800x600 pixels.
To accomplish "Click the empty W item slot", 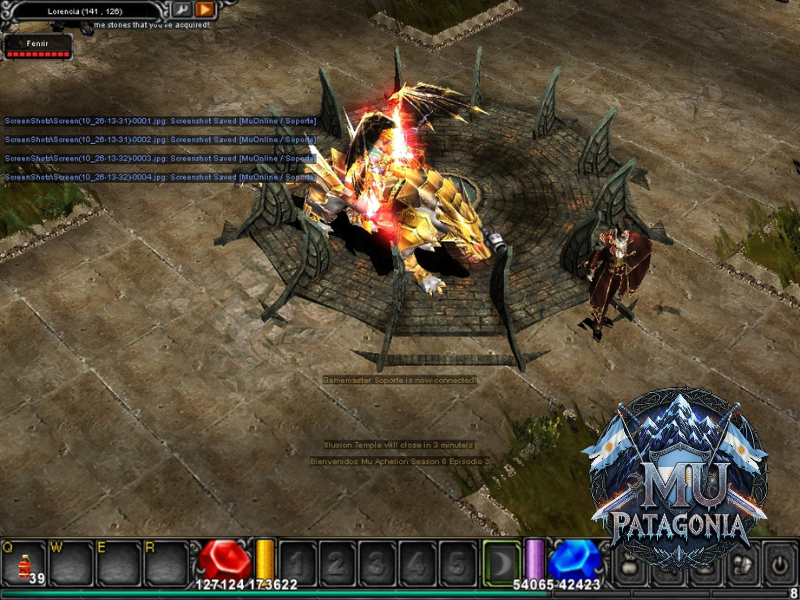I will pyautogui.click(x=71, y=563).
